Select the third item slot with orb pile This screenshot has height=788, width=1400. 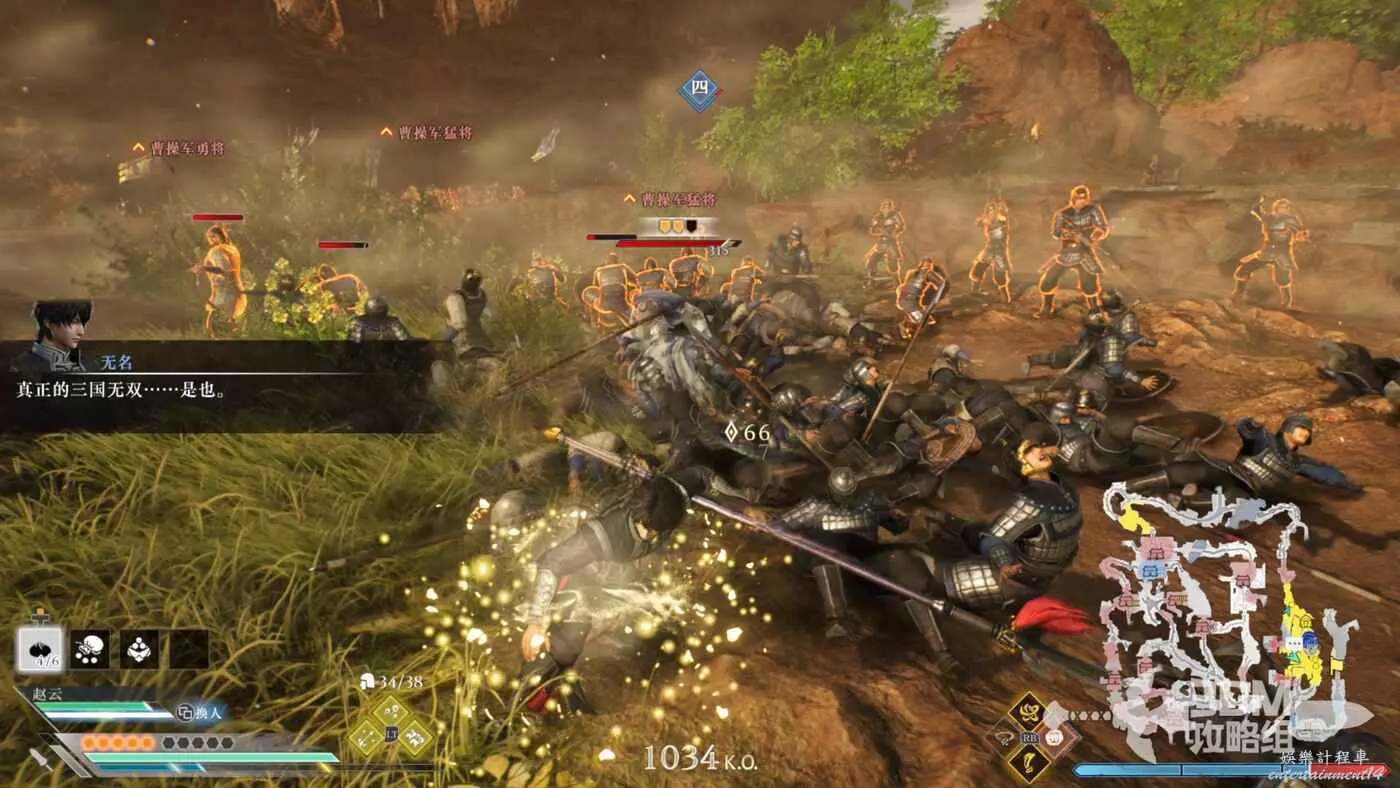(139, 649)
